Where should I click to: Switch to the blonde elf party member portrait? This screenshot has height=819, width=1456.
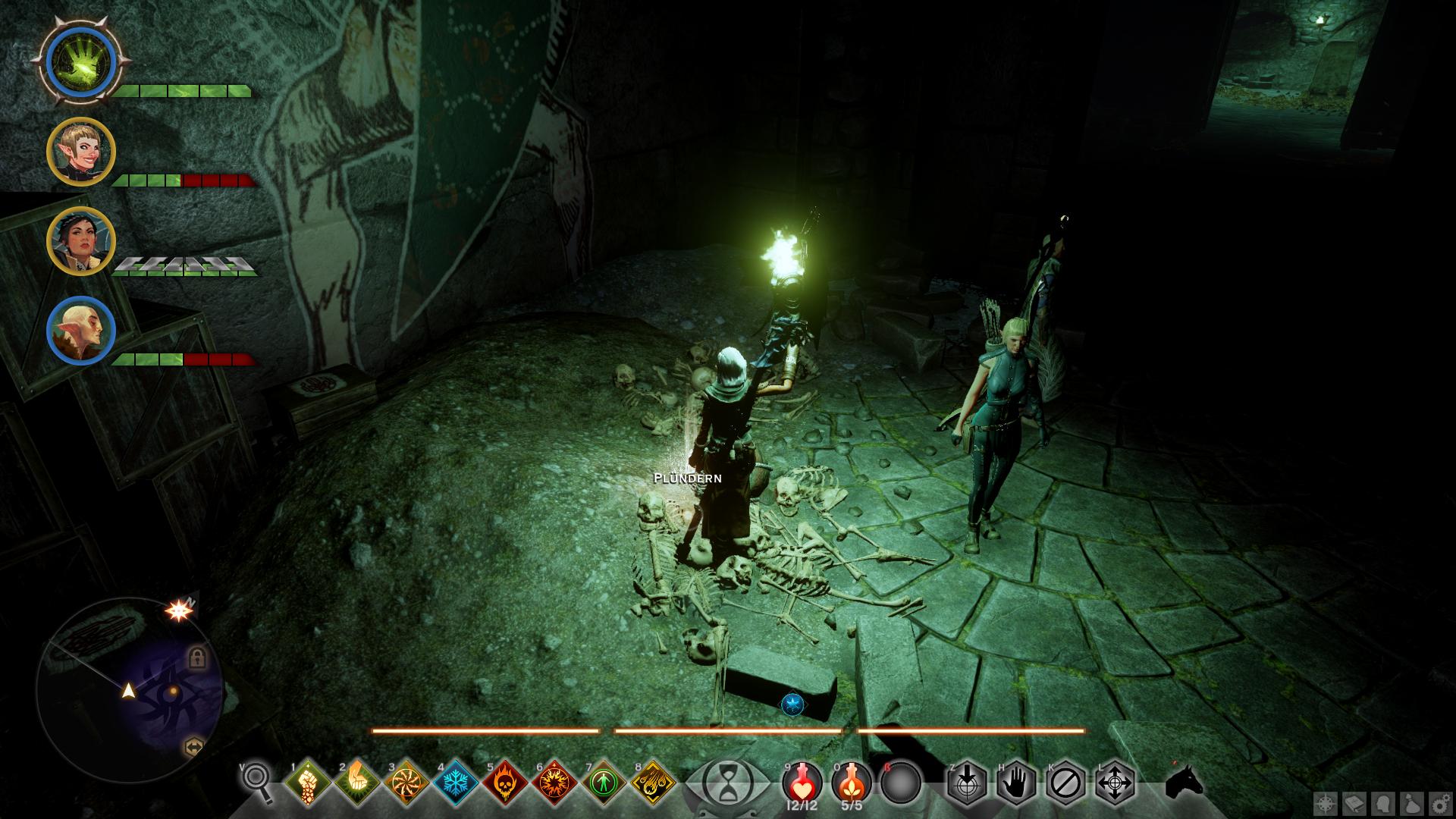click(80, 152)
